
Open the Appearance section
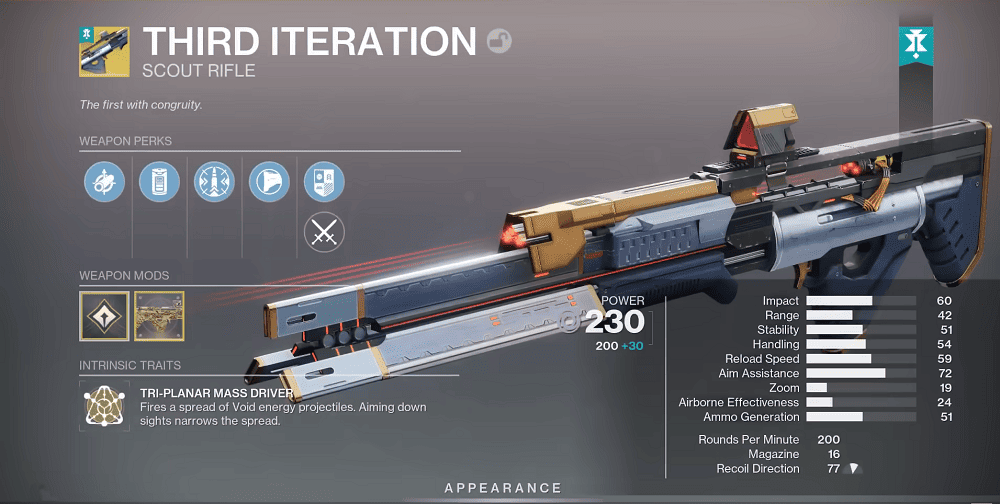point(503,488)
